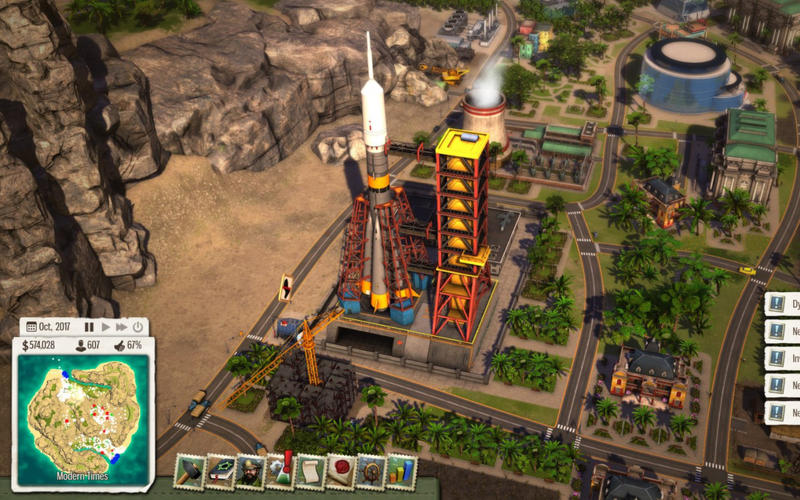Open the build menu hammer icon
800x500 pixels.
pos(190,471)
